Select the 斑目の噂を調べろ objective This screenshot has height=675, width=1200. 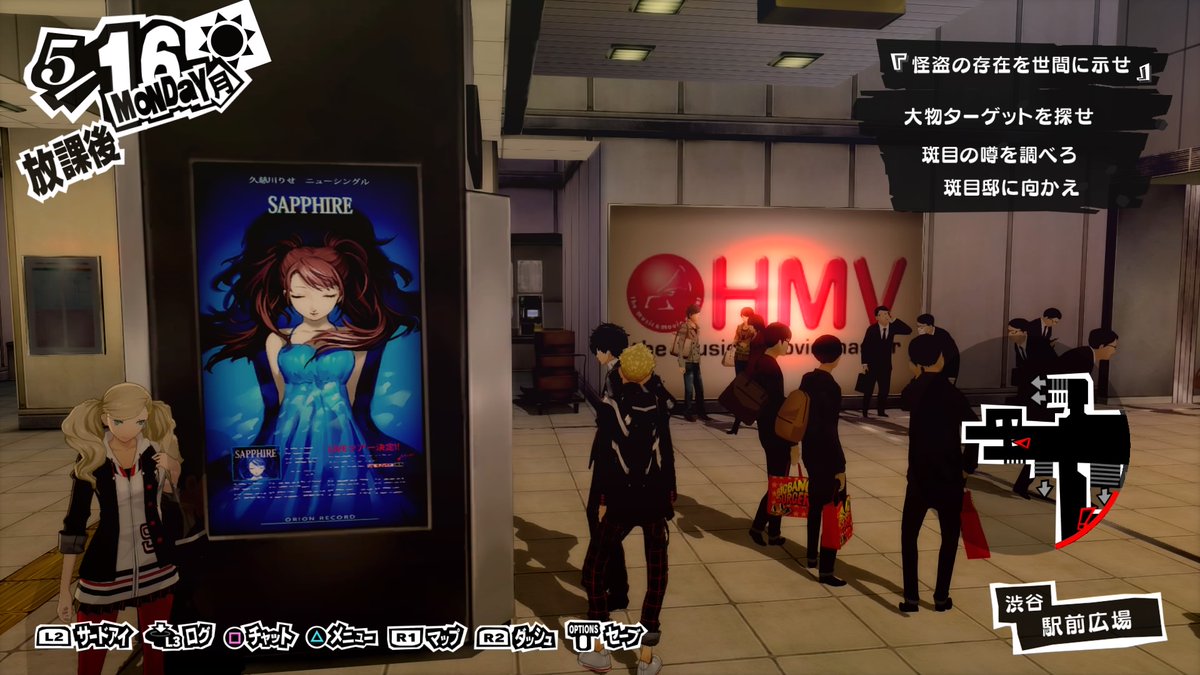point(998,155)
